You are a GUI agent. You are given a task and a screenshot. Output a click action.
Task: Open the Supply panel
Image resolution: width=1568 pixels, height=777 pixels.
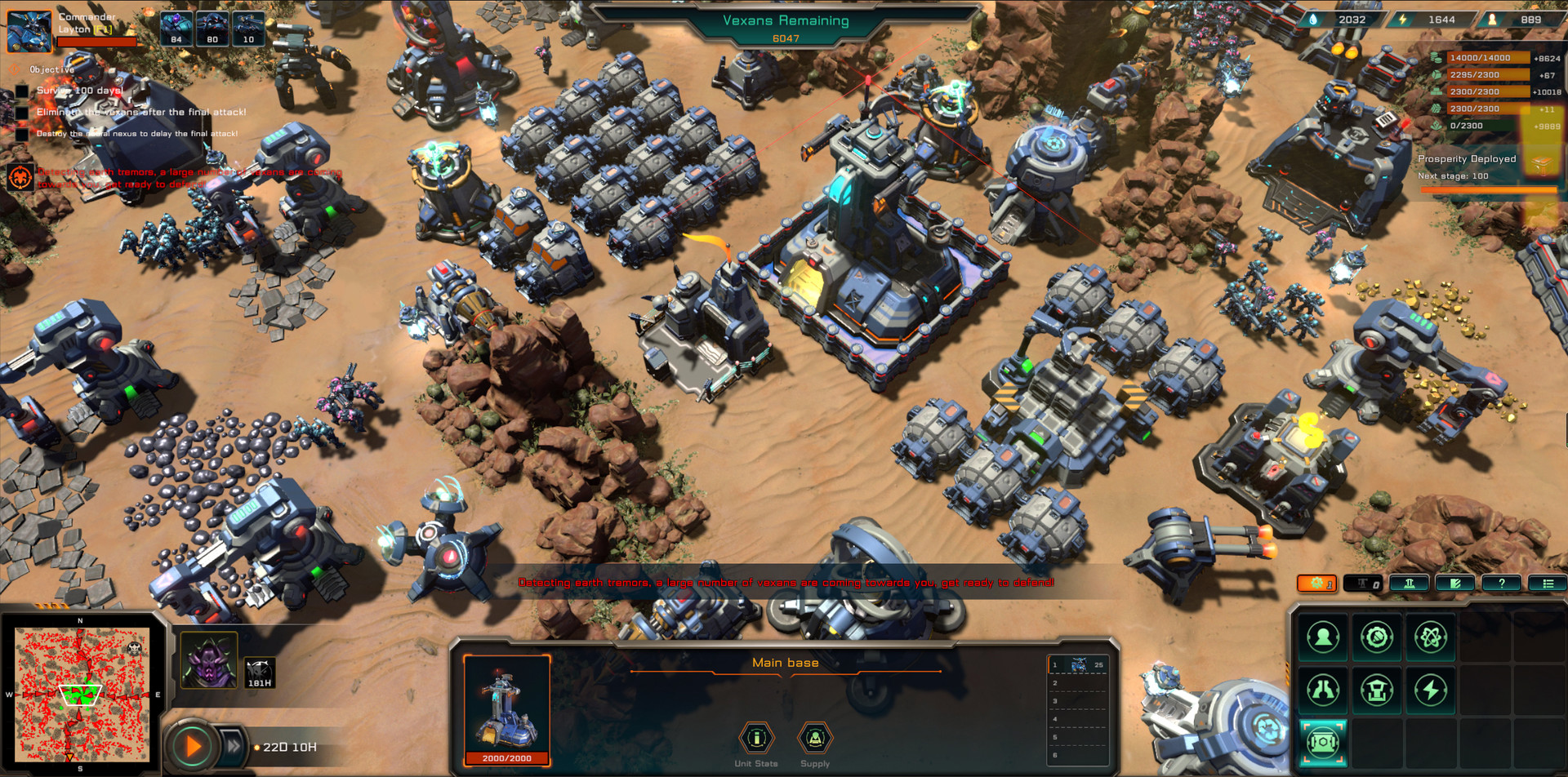814,739
